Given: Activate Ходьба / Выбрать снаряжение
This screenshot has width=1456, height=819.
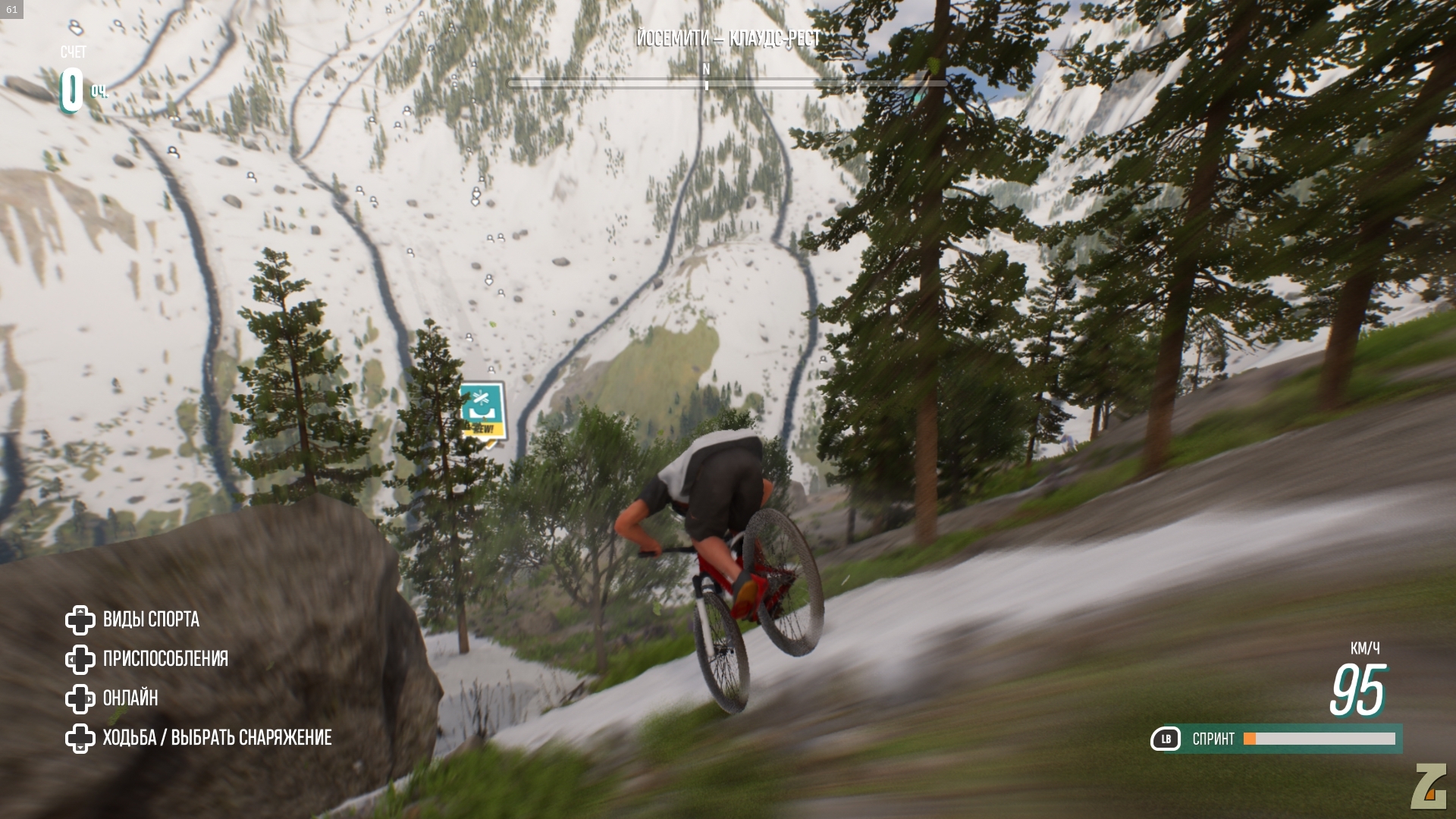Looking at the screenshot, I should click(x=216, y=738).
